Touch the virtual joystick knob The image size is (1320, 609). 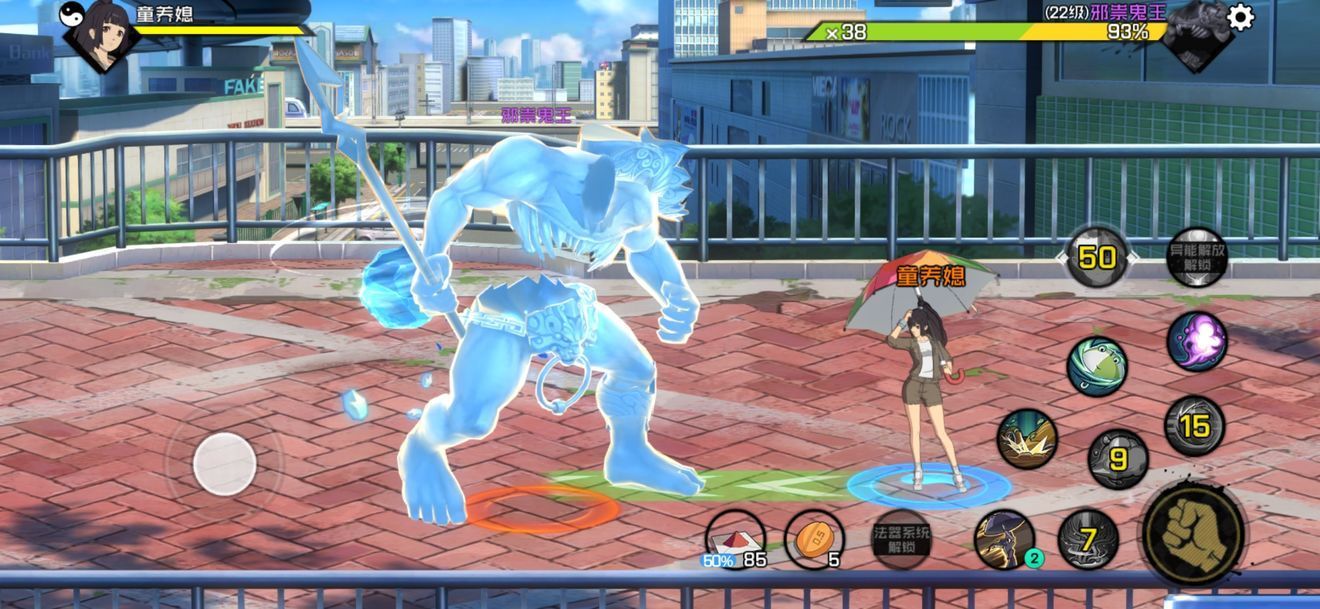[225, 464]
